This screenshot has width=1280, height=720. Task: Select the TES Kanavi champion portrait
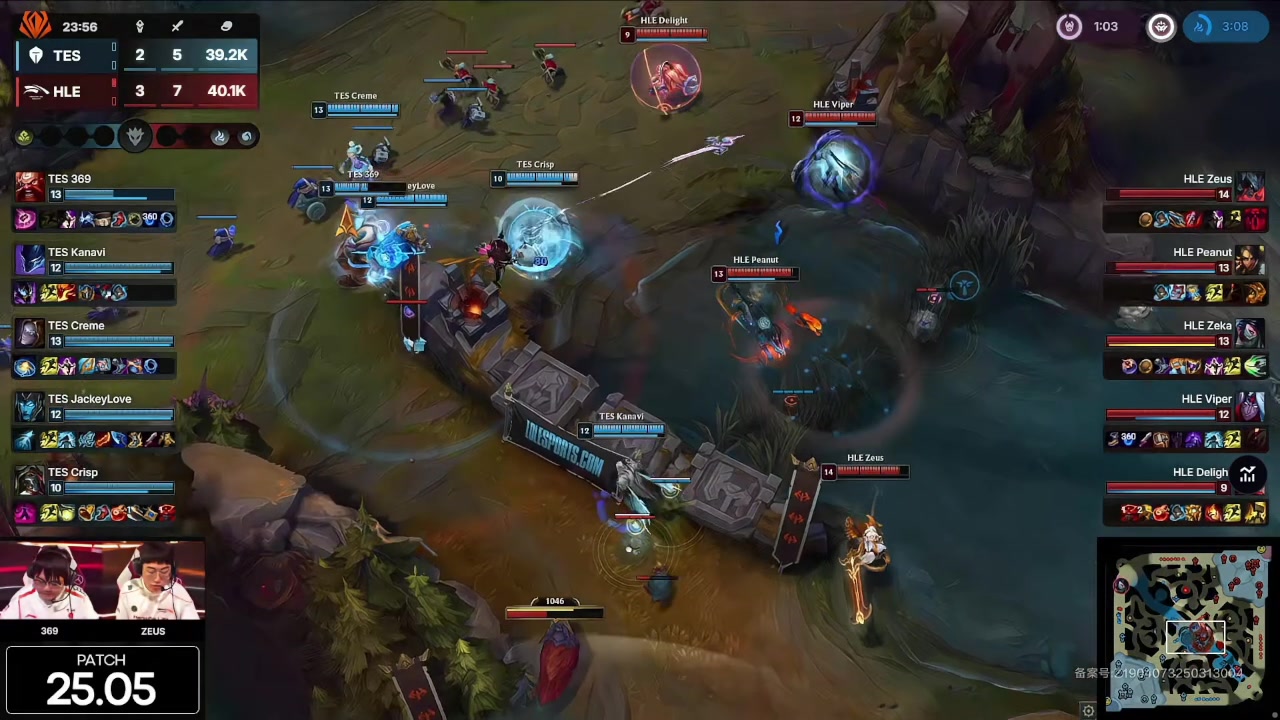[x=29, y=260]
